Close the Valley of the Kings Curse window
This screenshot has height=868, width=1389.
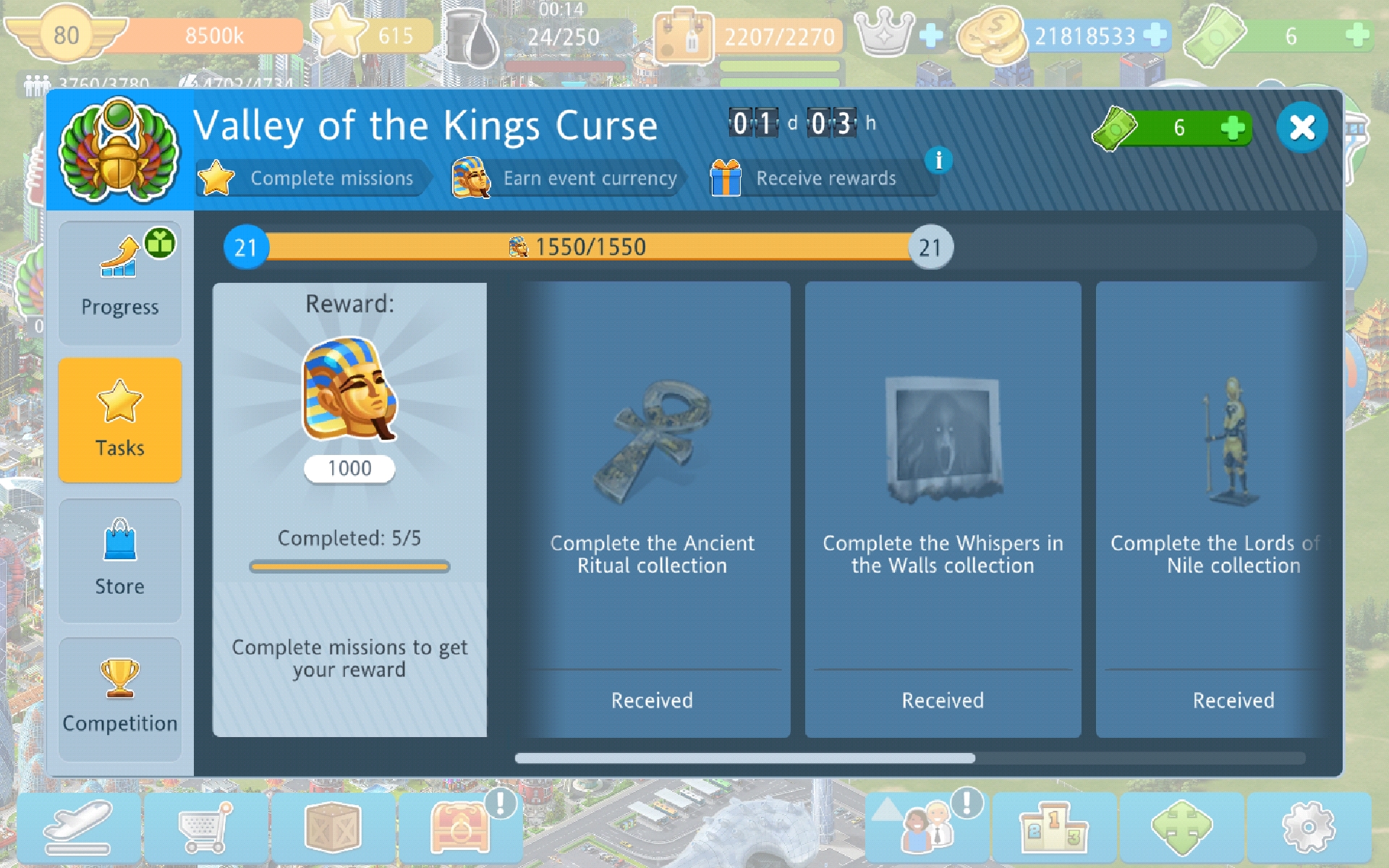pyautogui.click(x=1301, y=128)
